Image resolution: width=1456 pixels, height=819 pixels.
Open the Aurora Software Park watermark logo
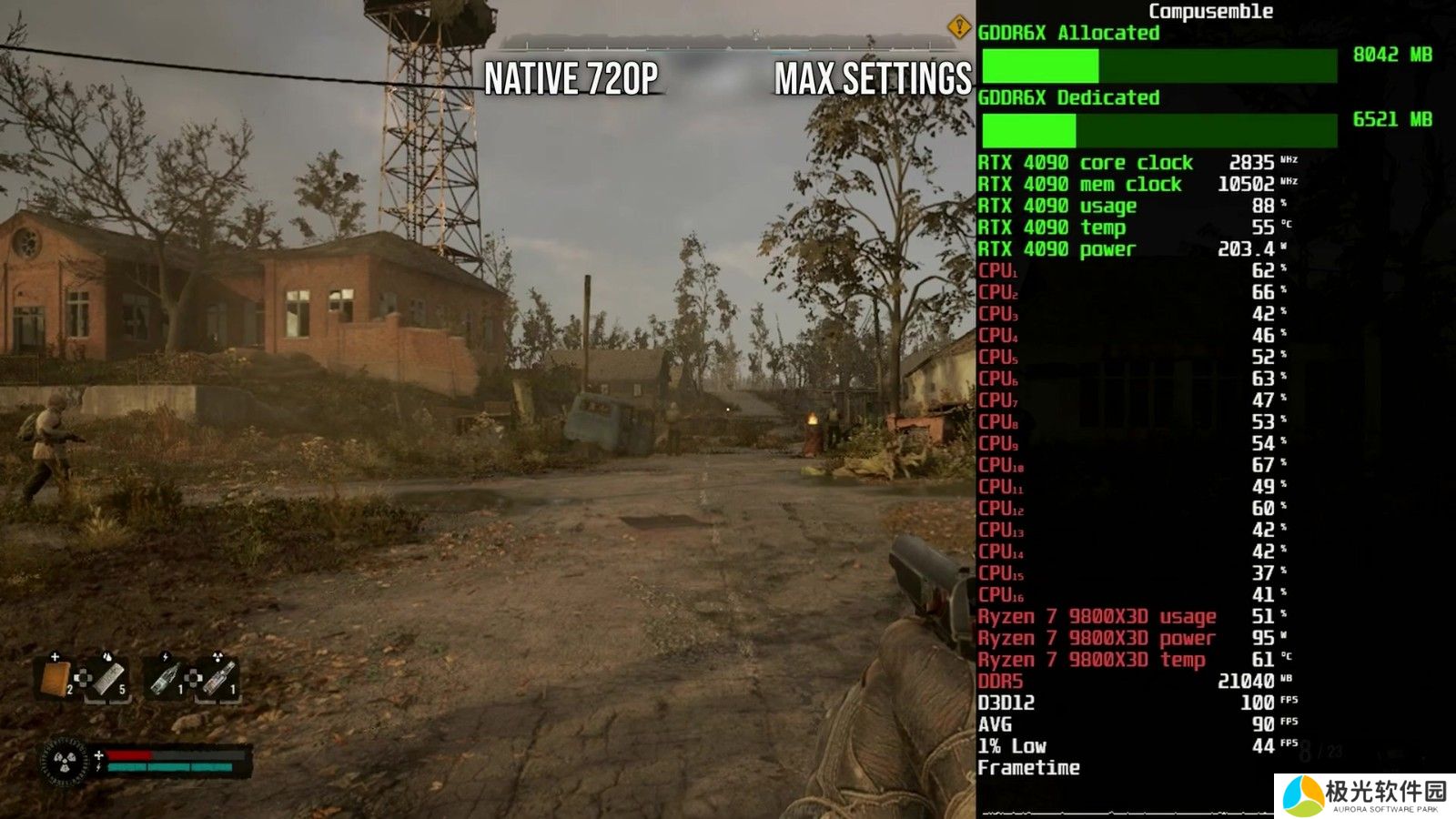[1365, 795]
